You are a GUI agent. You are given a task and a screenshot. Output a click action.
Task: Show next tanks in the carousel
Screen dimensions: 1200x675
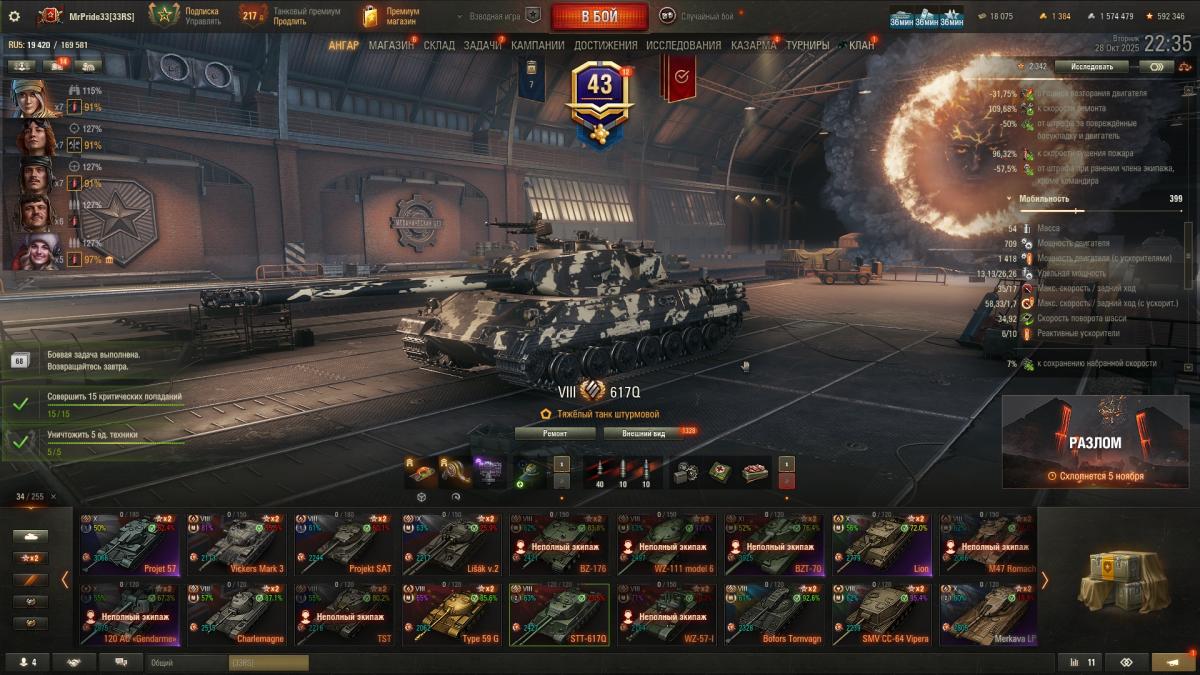tap(1043, 579)
